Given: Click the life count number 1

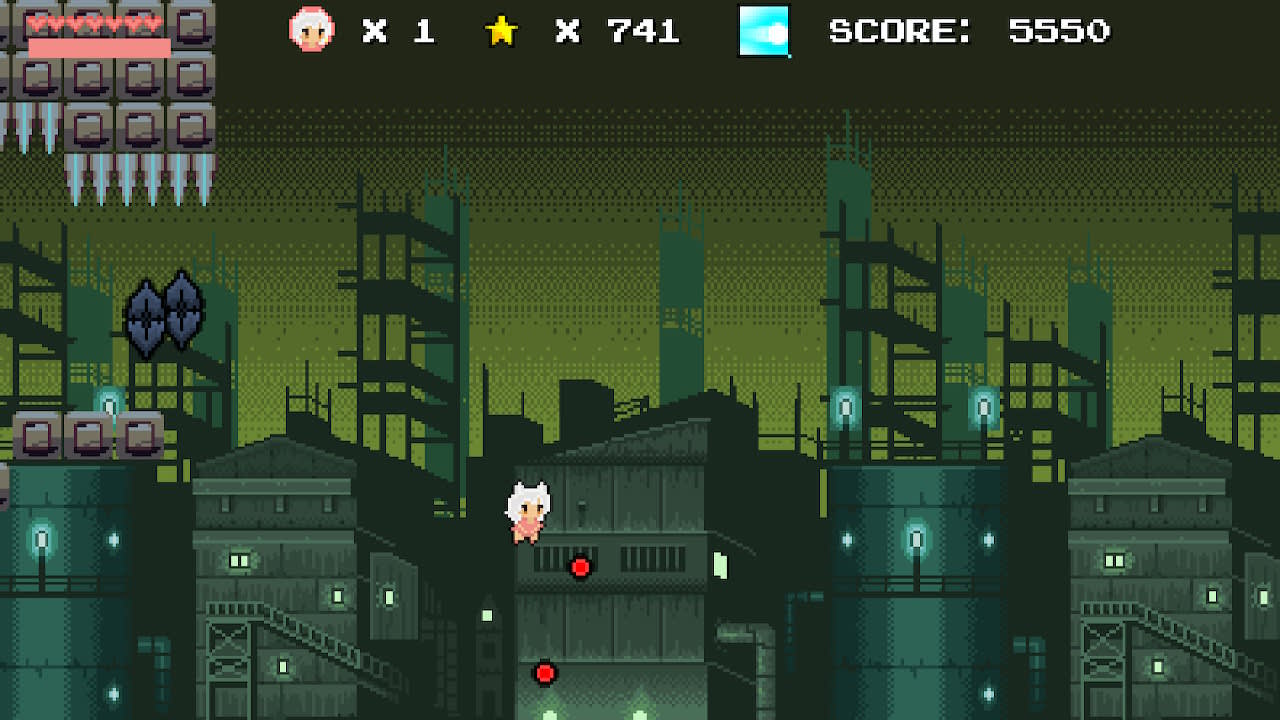Looking at the screenshot, I should click(424, 31).
